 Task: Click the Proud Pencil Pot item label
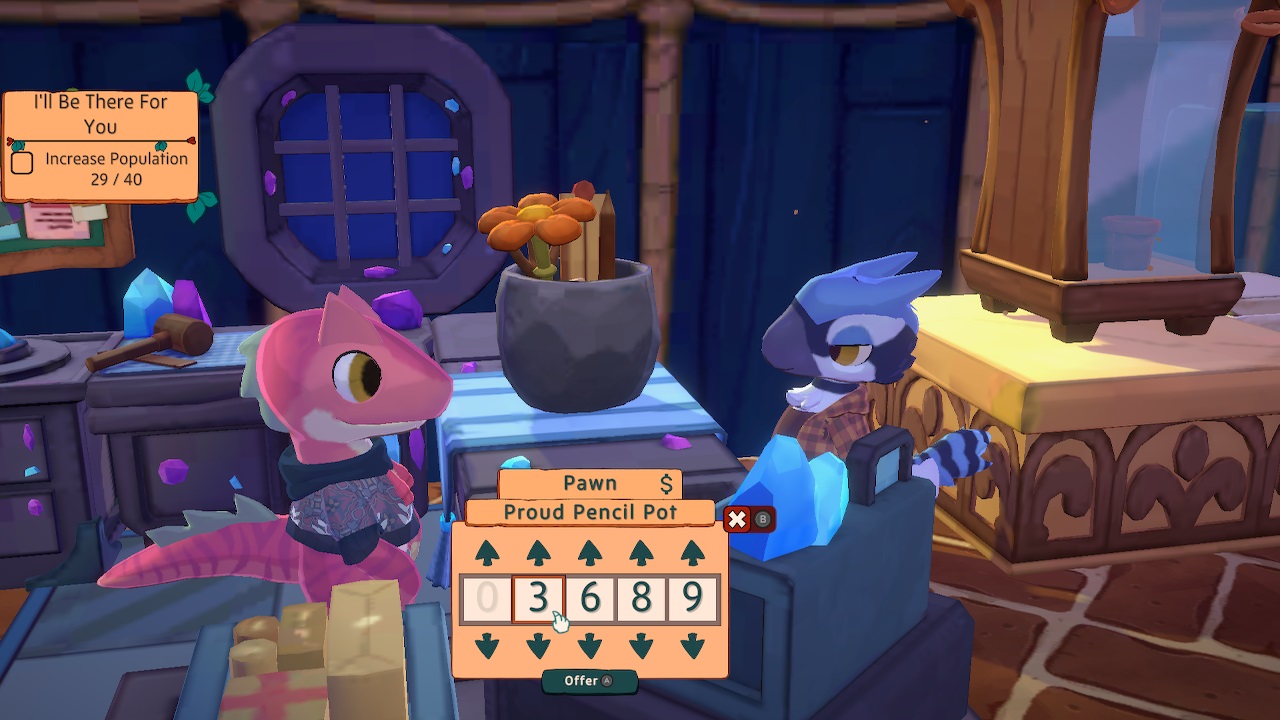coord(591,512)
